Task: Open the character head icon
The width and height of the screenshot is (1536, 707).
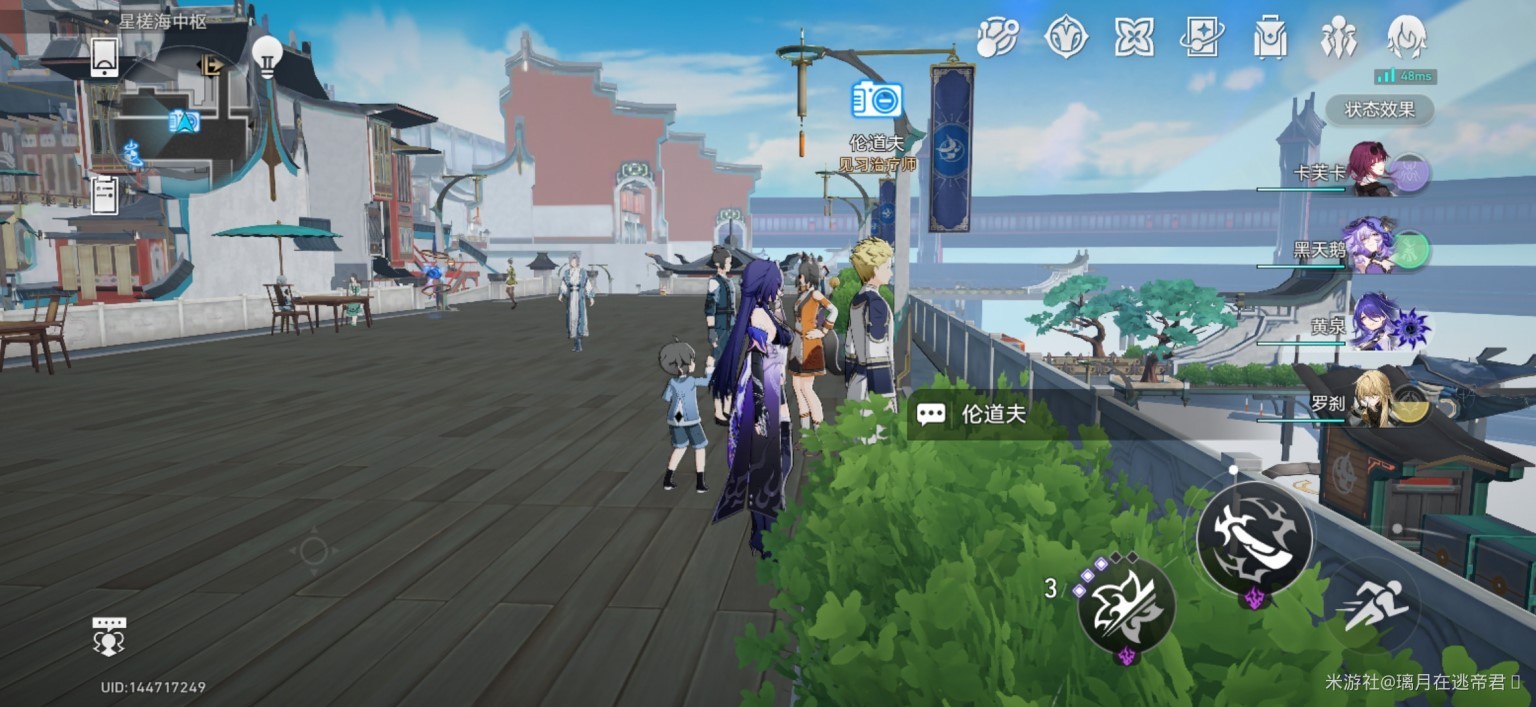Action: pos(1406,37)
